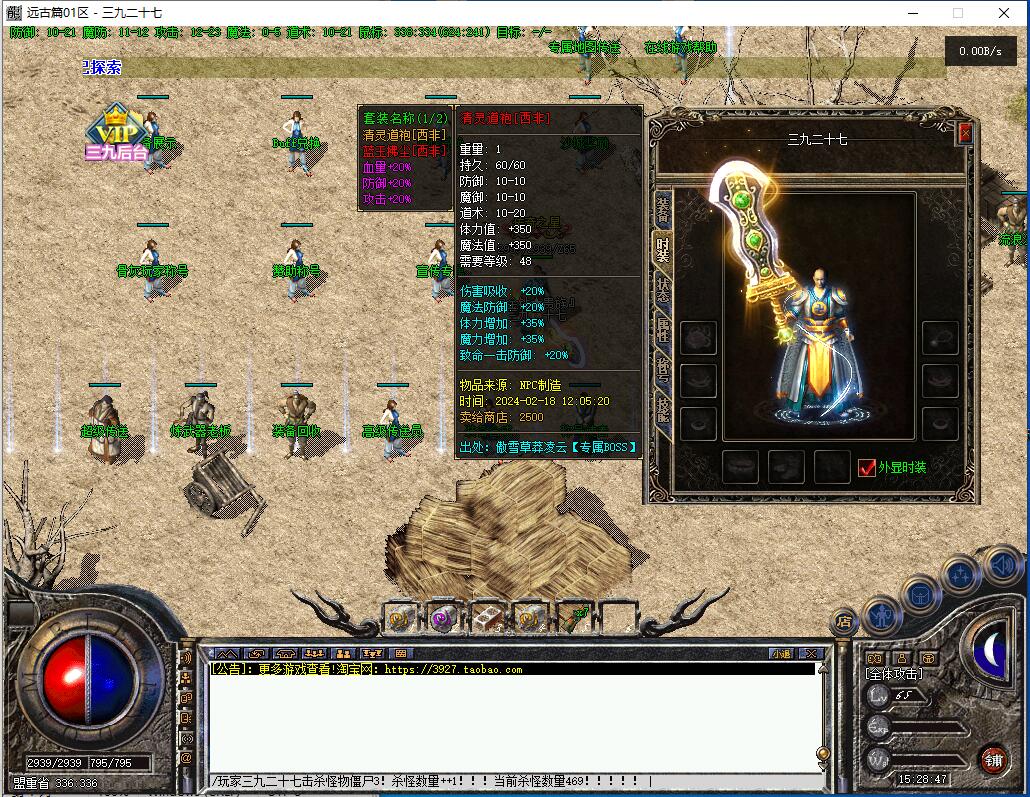Use the purple swirl scroll hotbar item
Viewport: 1030px width, 797px height.
click(443, 618)
